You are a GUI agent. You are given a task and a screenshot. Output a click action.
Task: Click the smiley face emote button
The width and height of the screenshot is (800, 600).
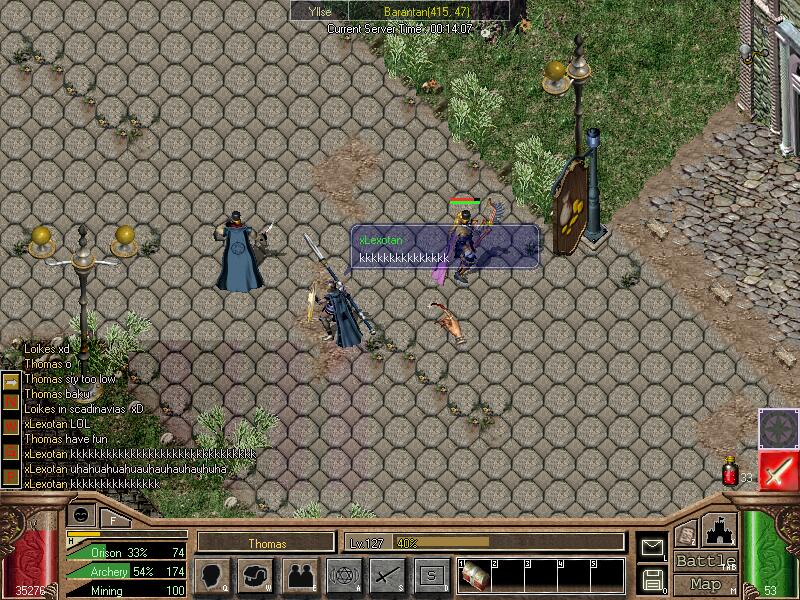[x=81, y=514]
